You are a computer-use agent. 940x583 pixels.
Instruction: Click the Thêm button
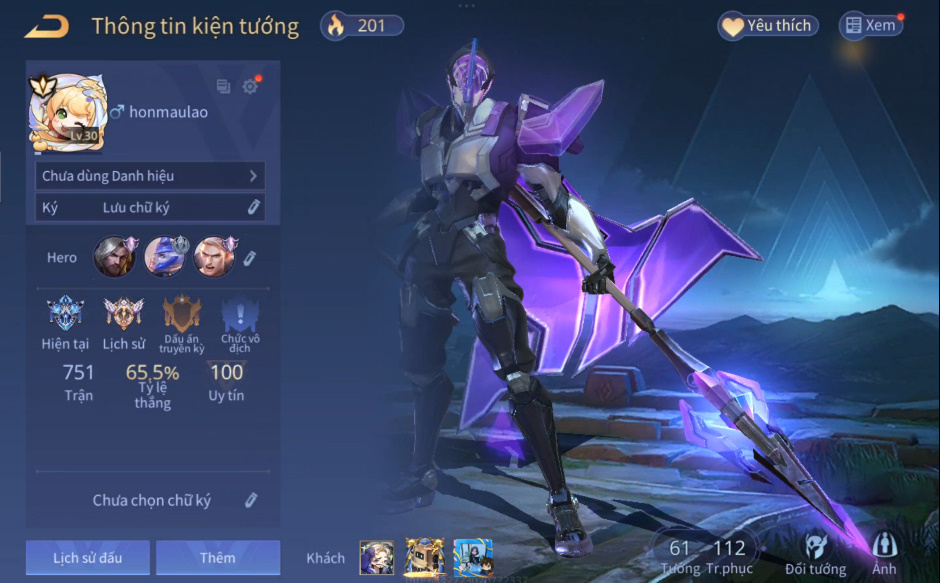218,558
